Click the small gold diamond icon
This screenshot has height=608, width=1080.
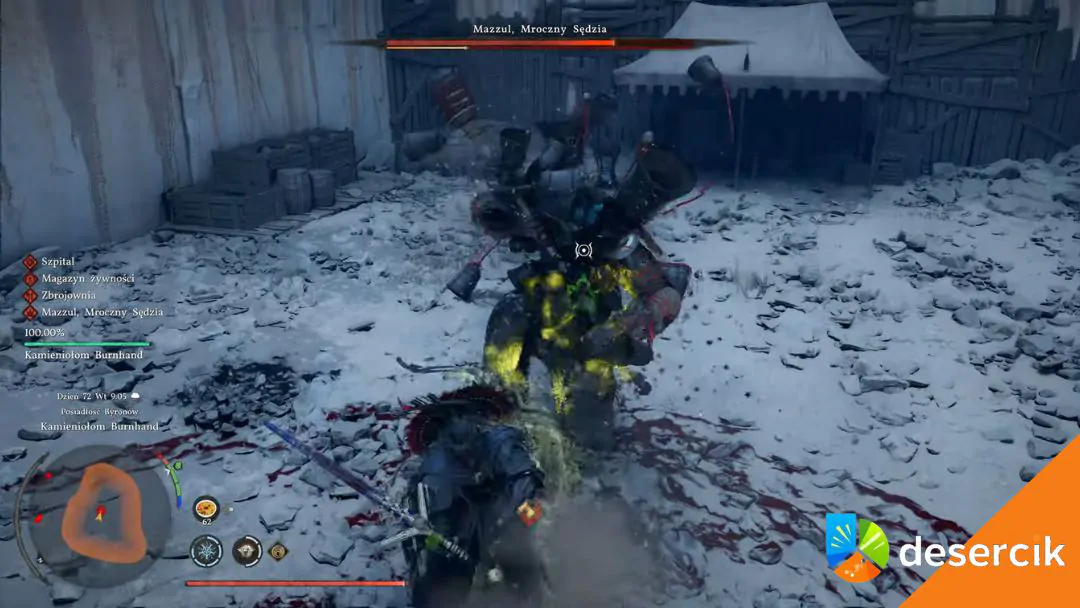(x=277, y=549)
